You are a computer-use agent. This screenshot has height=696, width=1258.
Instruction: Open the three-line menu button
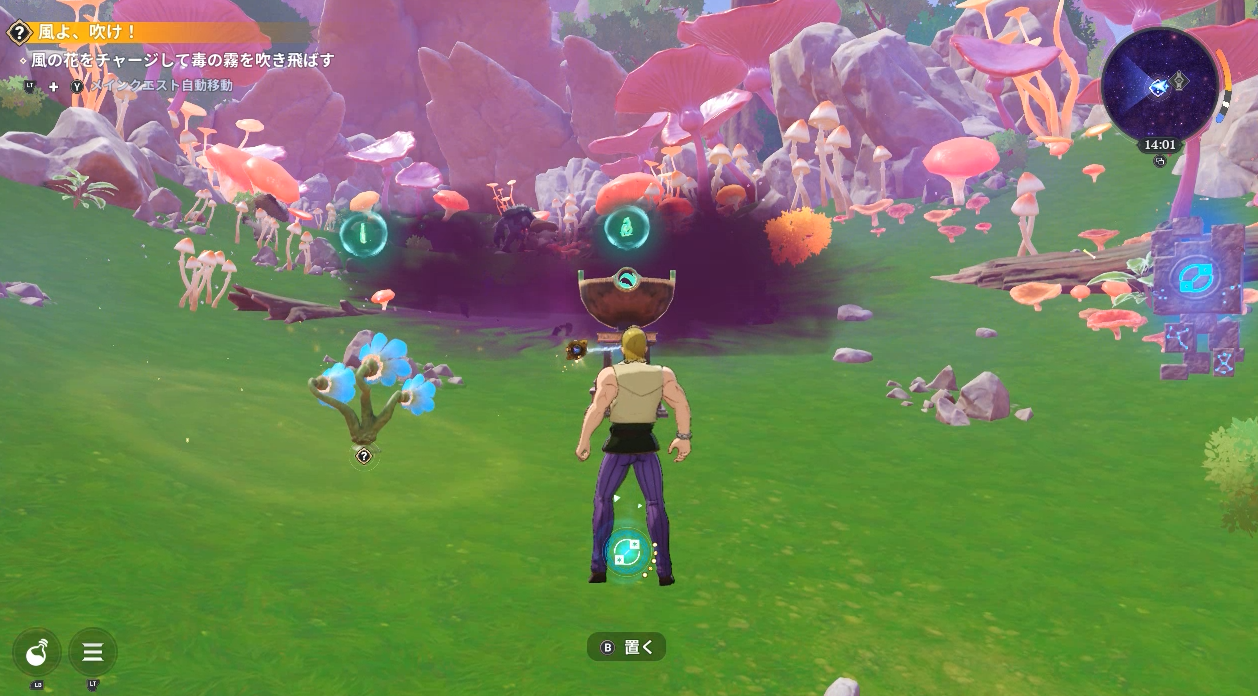93,652
